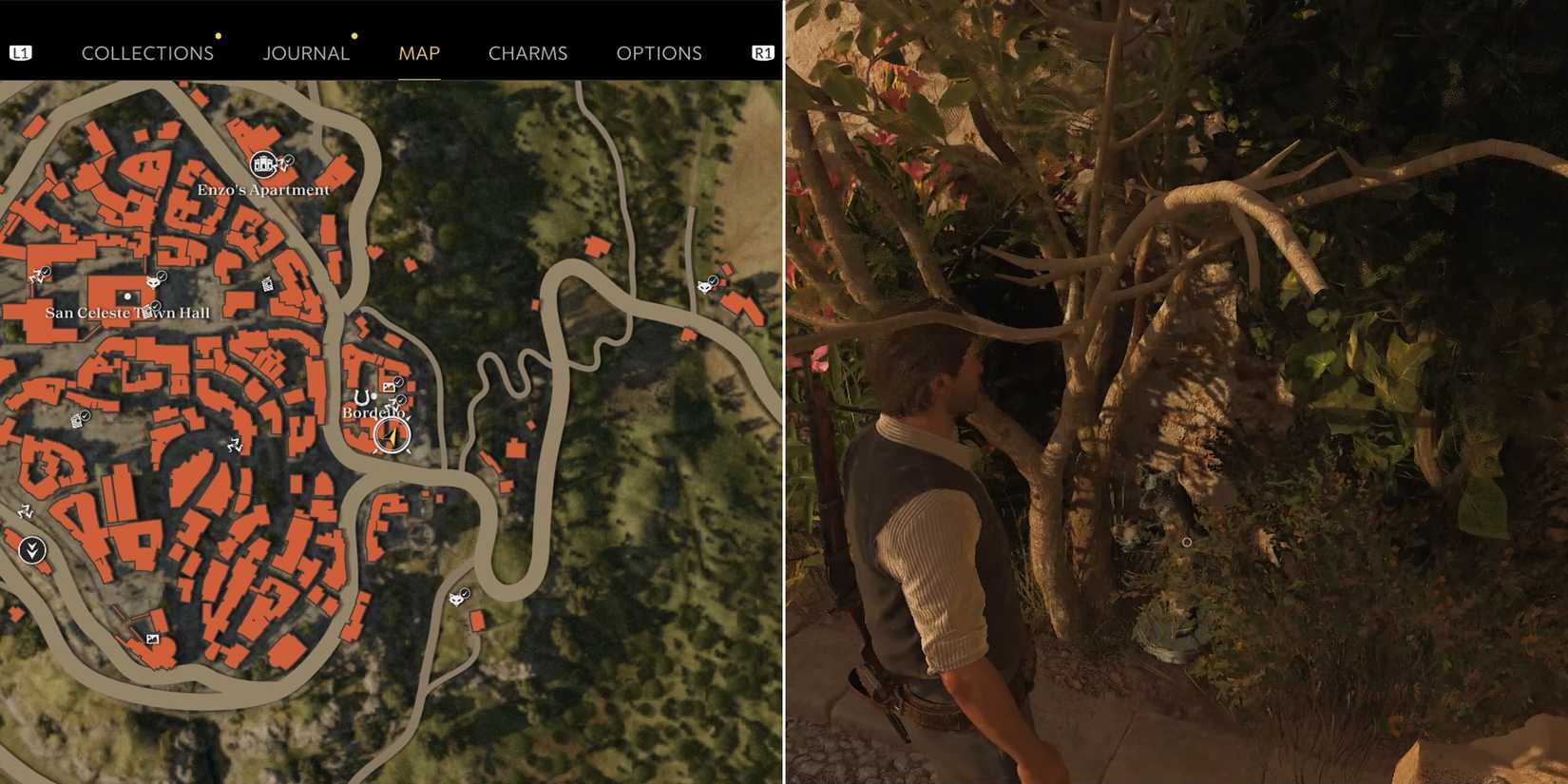Select the photo collectible icon near the Bordello
Viewport: 1568px width, 784px height.
pyautogui.click(x=389, y=387)
